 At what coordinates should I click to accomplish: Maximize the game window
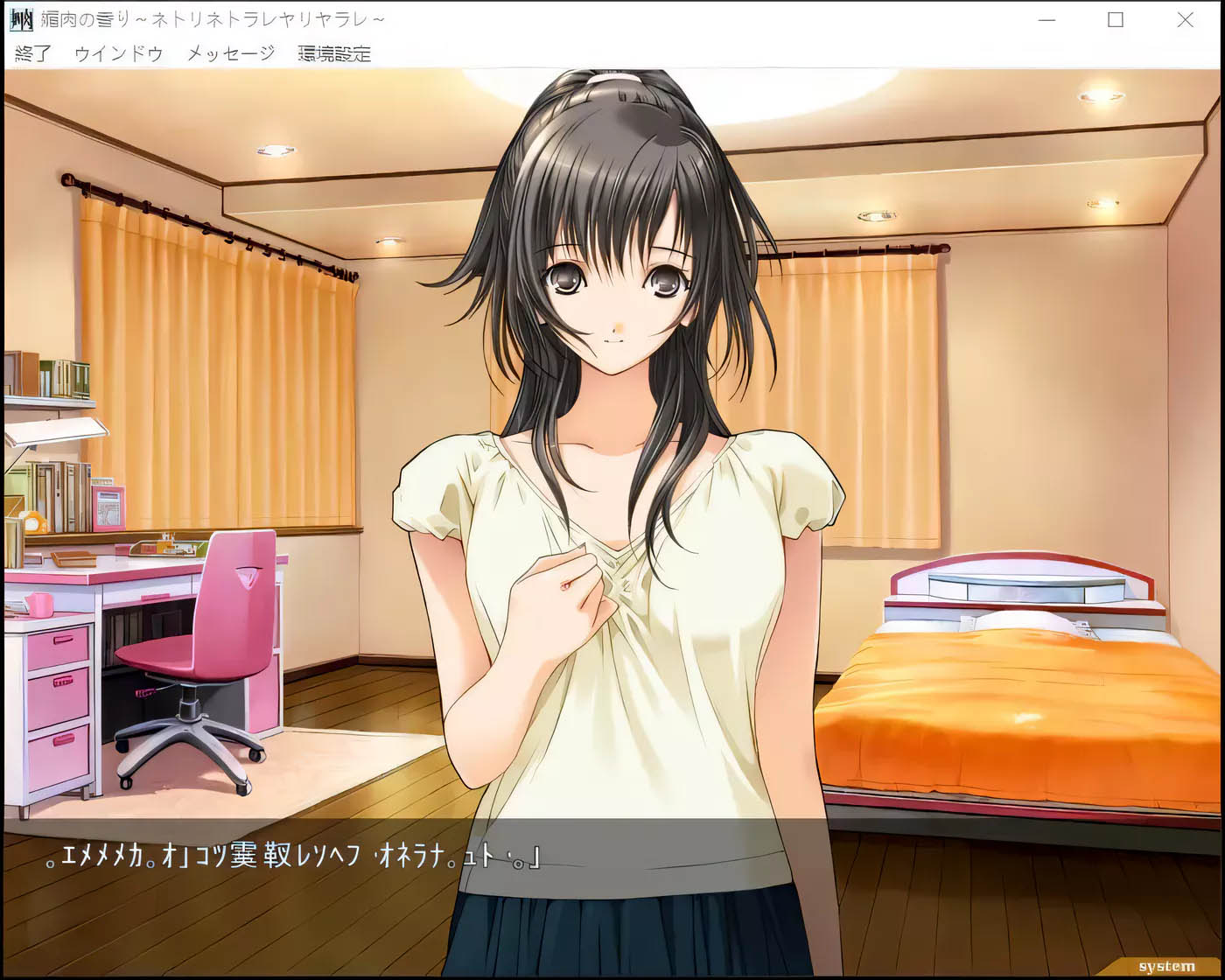pos(1115,18)
